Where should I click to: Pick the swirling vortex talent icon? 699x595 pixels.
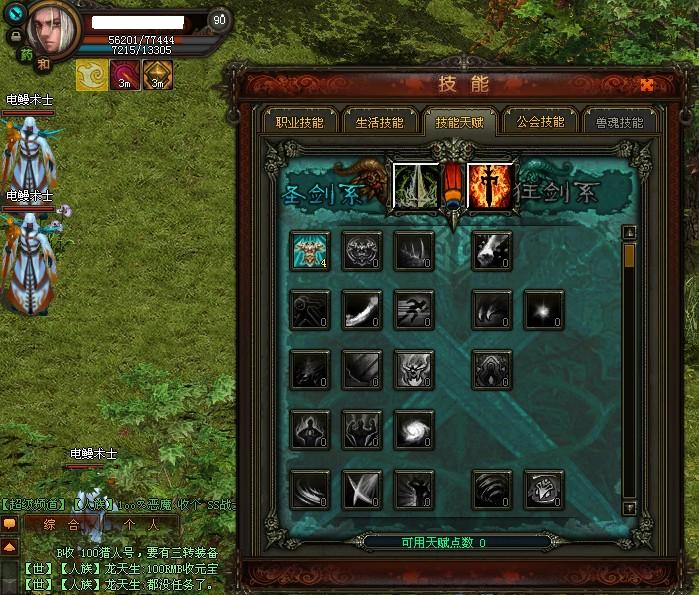point(413,429)
